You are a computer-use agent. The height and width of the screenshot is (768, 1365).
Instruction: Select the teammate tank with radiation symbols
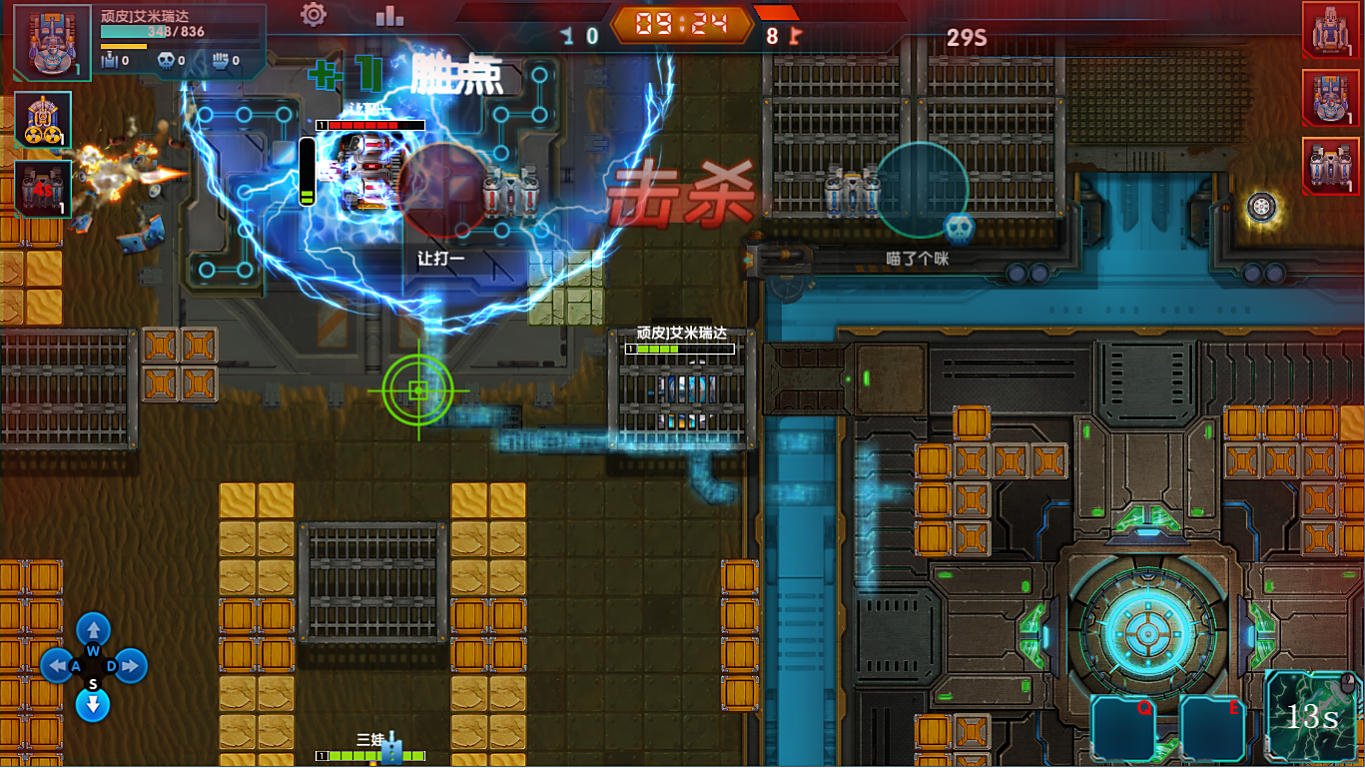click(x=43, y=120)
